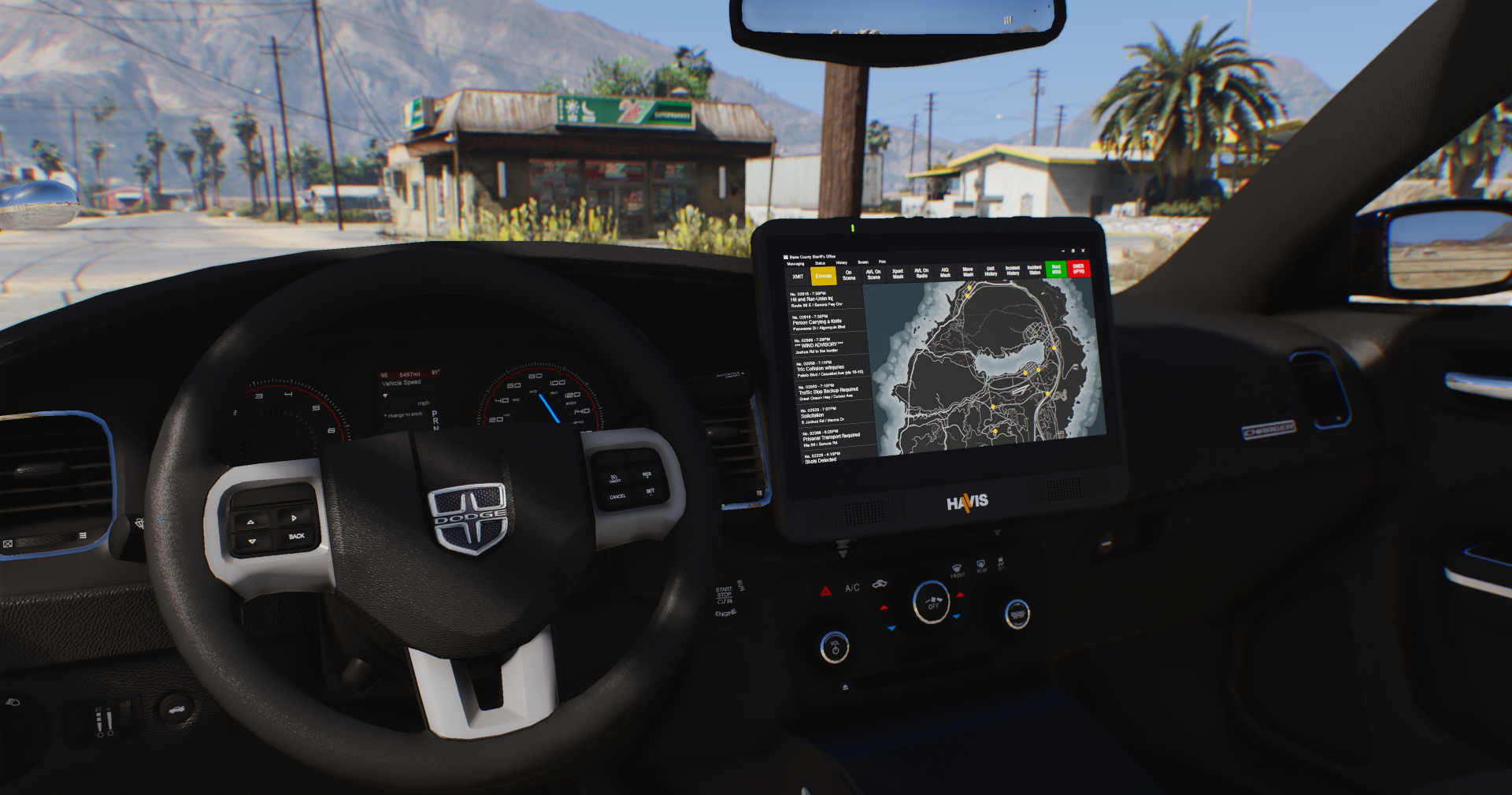Show the Incident Status panel
The width and height of the screenshot is (1512, 795).
(x=1035, y=269)
